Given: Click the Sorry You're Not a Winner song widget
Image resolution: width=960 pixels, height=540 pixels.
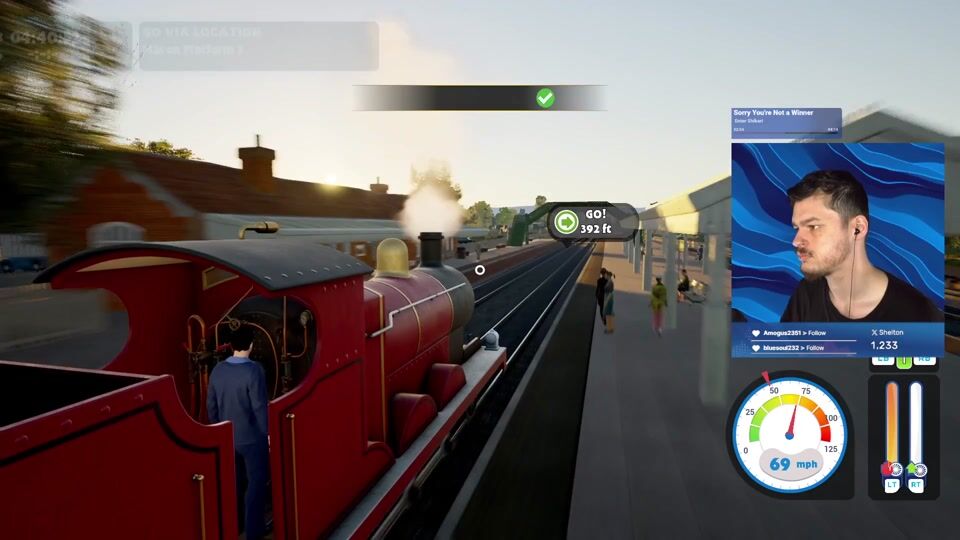Looking at the screenshot, I should tap(786, 121).
